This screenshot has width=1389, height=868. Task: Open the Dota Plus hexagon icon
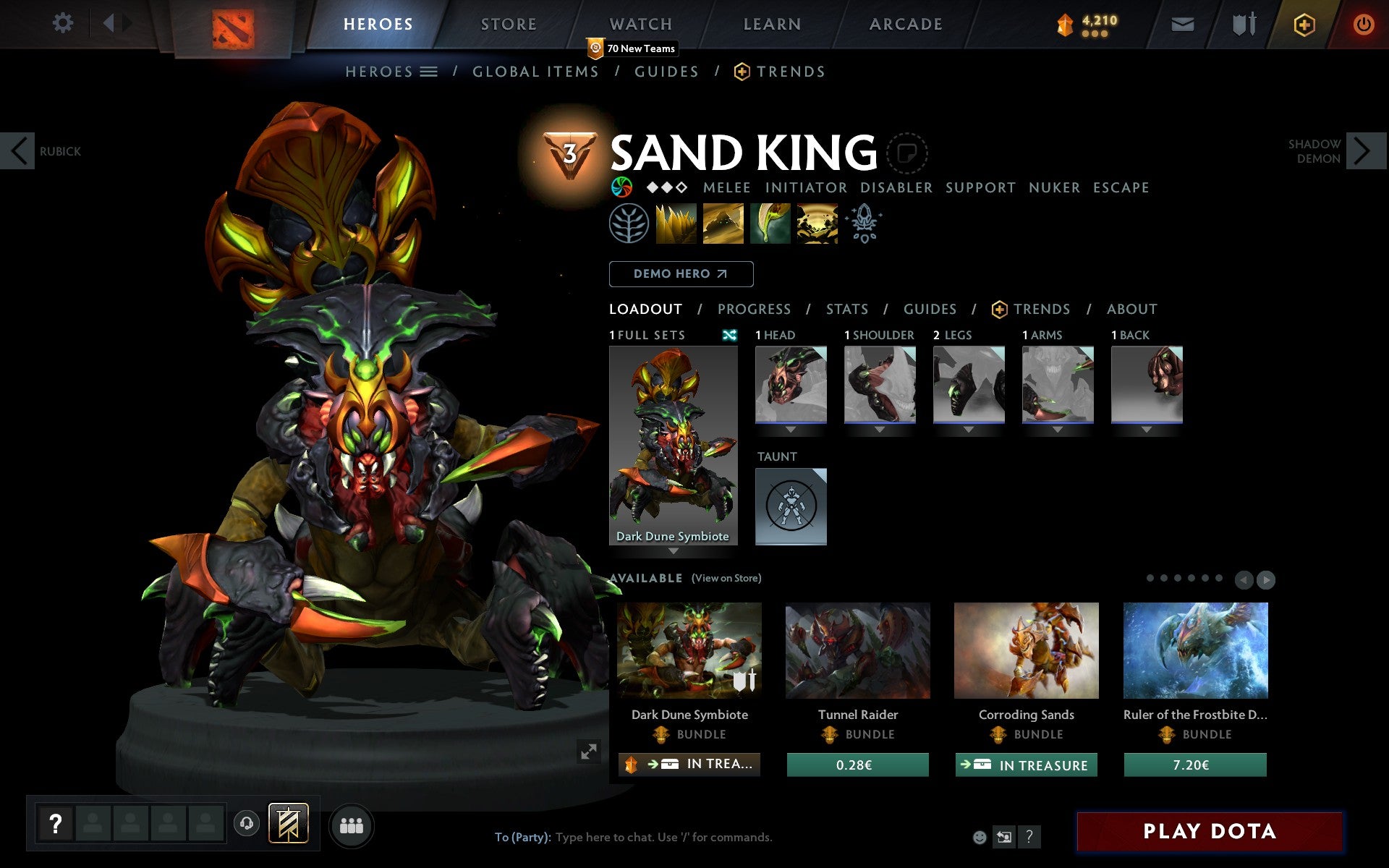1304,23
